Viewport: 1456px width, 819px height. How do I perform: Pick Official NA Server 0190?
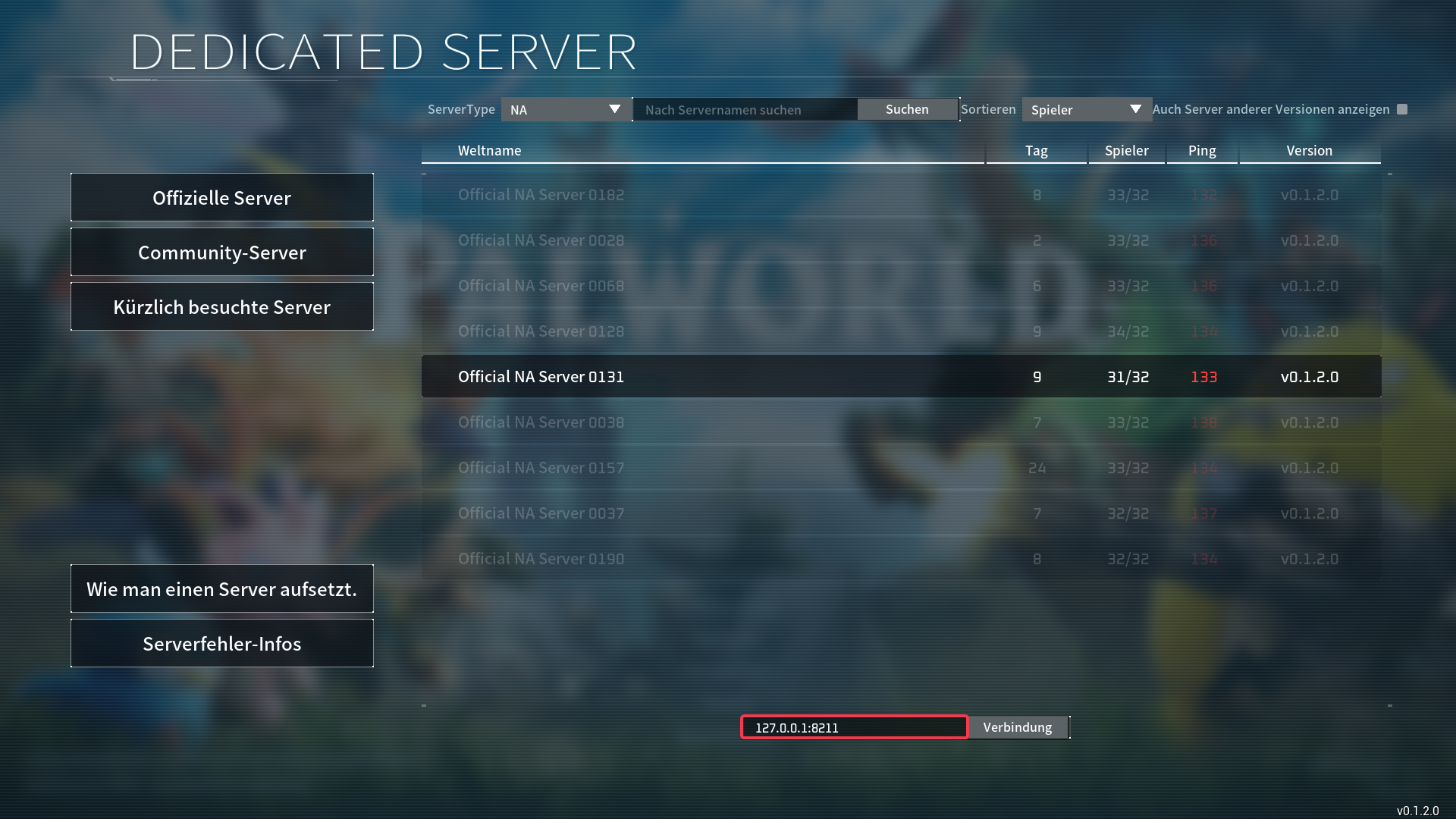point(901,559)
